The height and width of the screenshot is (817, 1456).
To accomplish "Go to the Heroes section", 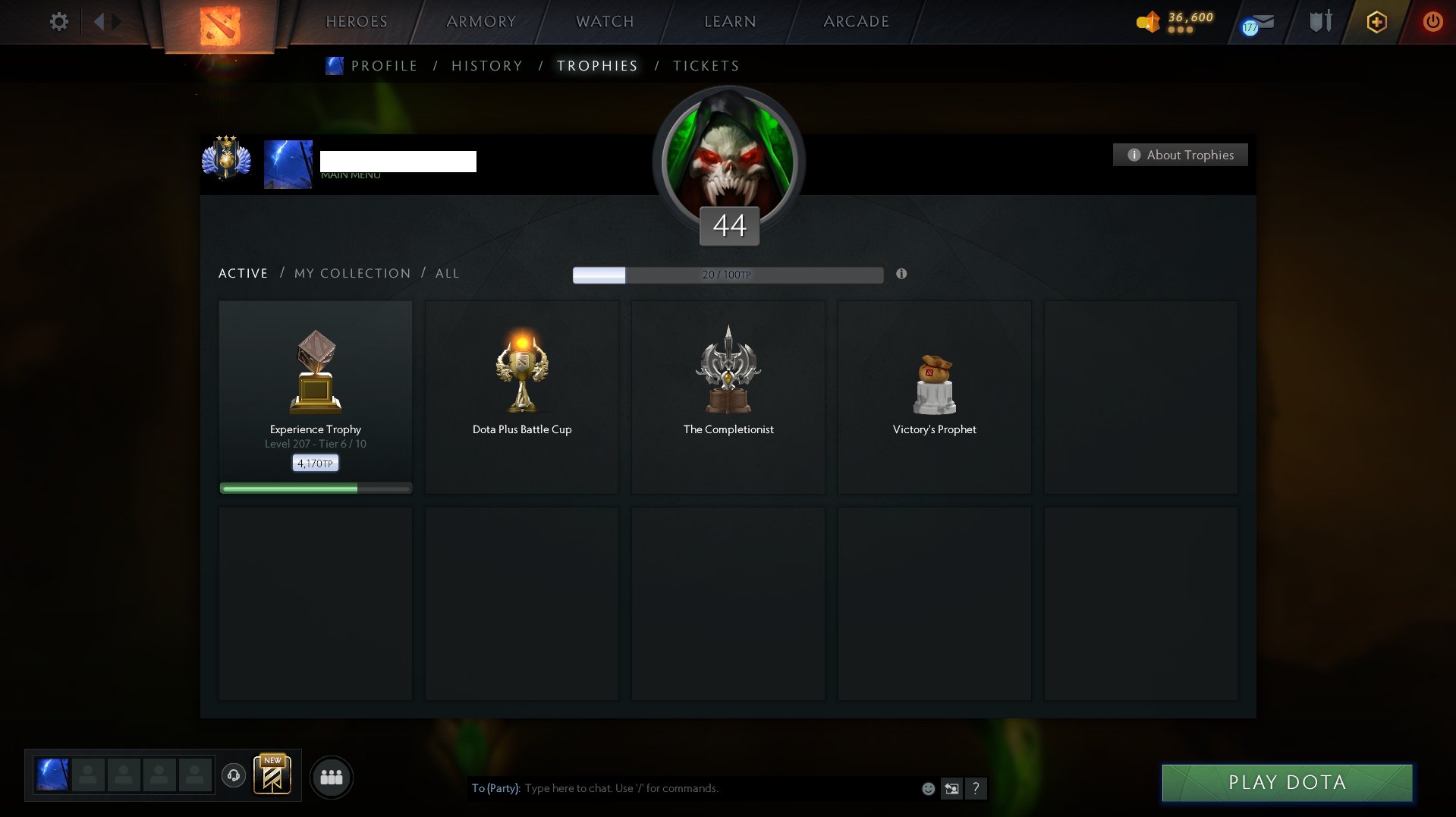I will point(357,21).
